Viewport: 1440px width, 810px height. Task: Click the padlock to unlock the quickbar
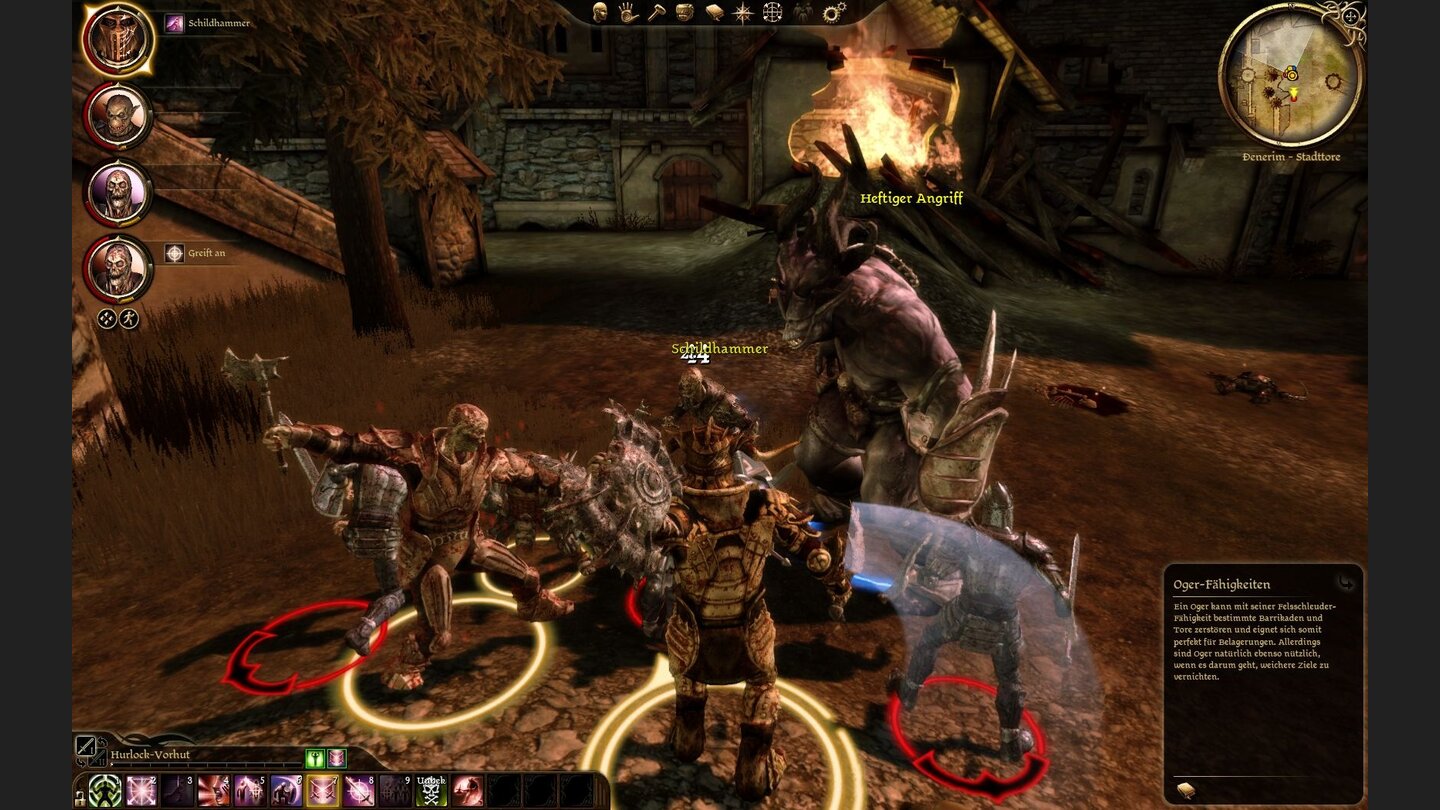point(80,800)
